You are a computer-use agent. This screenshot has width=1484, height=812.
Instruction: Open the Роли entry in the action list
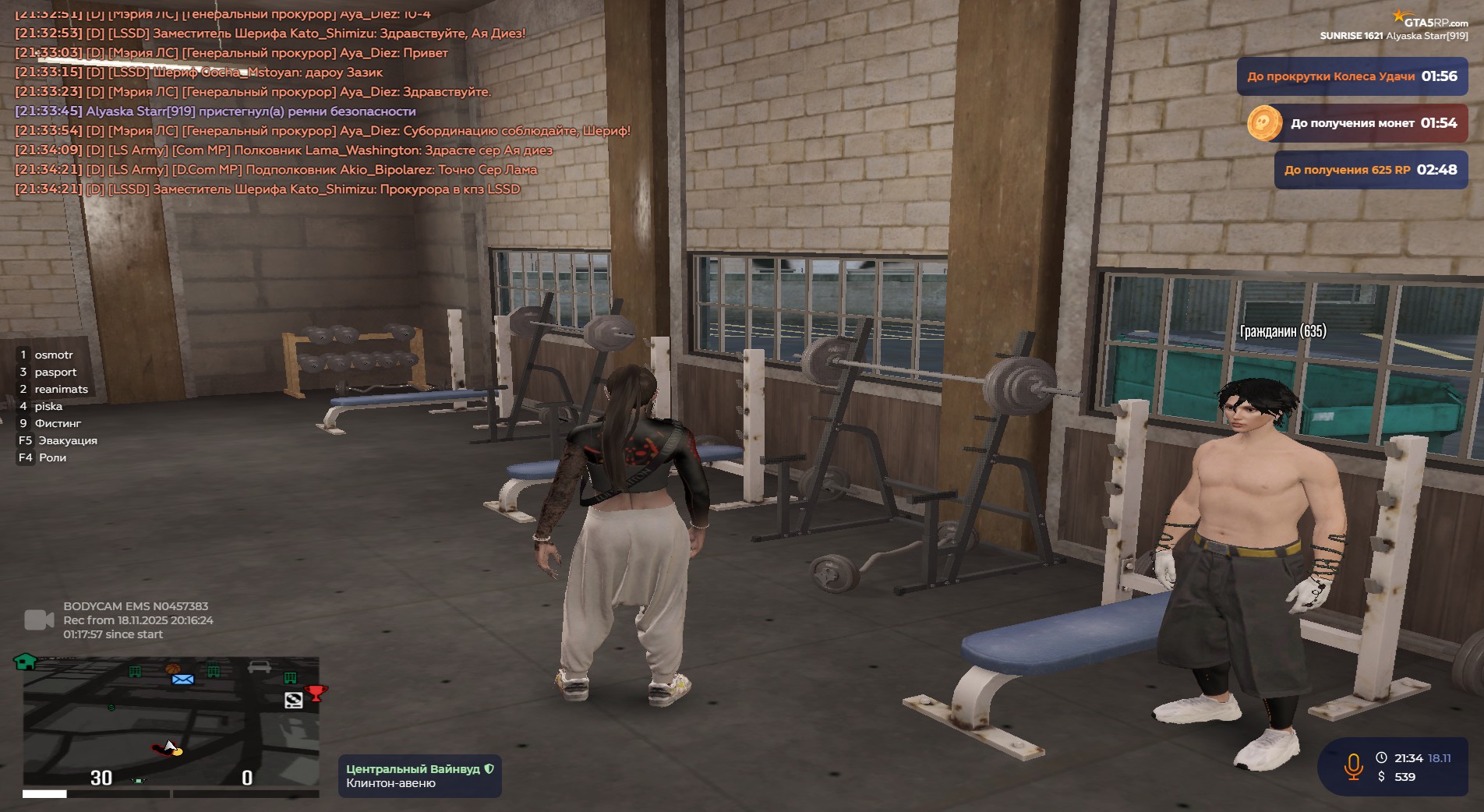[52, 457]
